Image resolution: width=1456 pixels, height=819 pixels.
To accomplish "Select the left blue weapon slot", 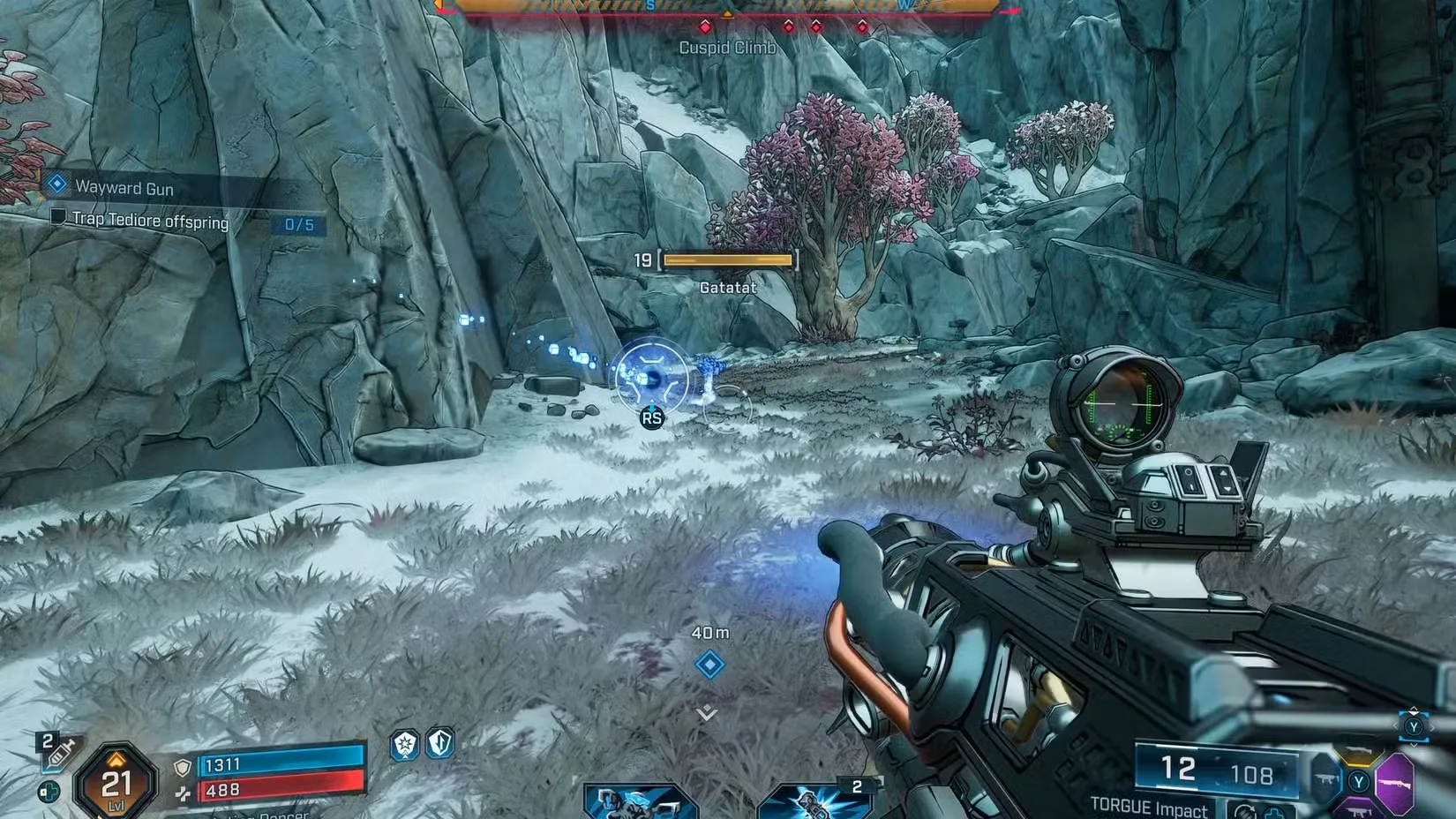I will tap(1326, 780).
